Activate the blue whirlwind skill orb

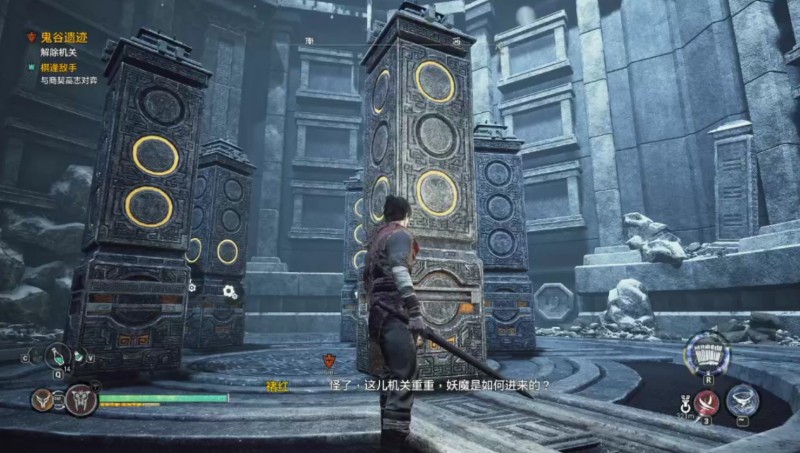[743, 400]
